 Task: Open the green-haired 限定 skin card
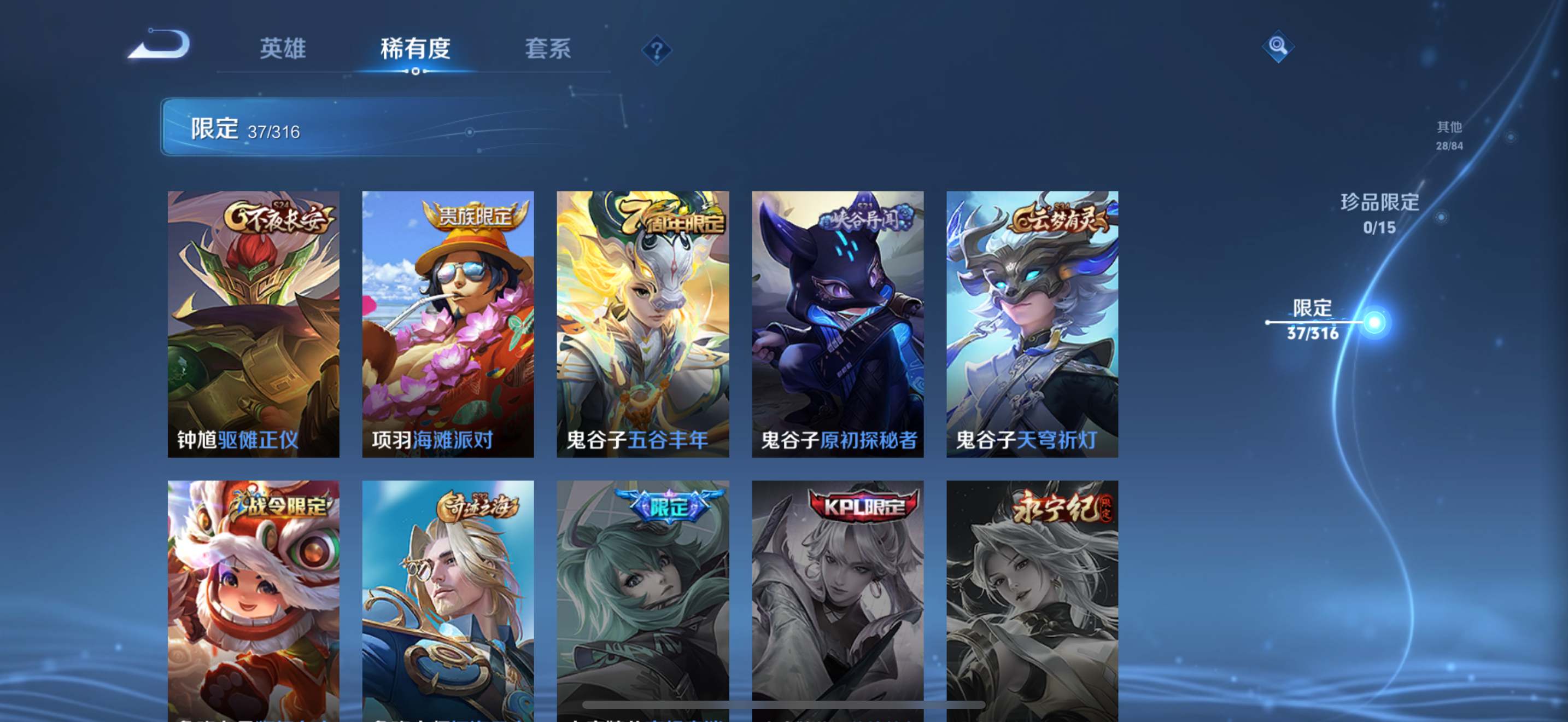643,599
